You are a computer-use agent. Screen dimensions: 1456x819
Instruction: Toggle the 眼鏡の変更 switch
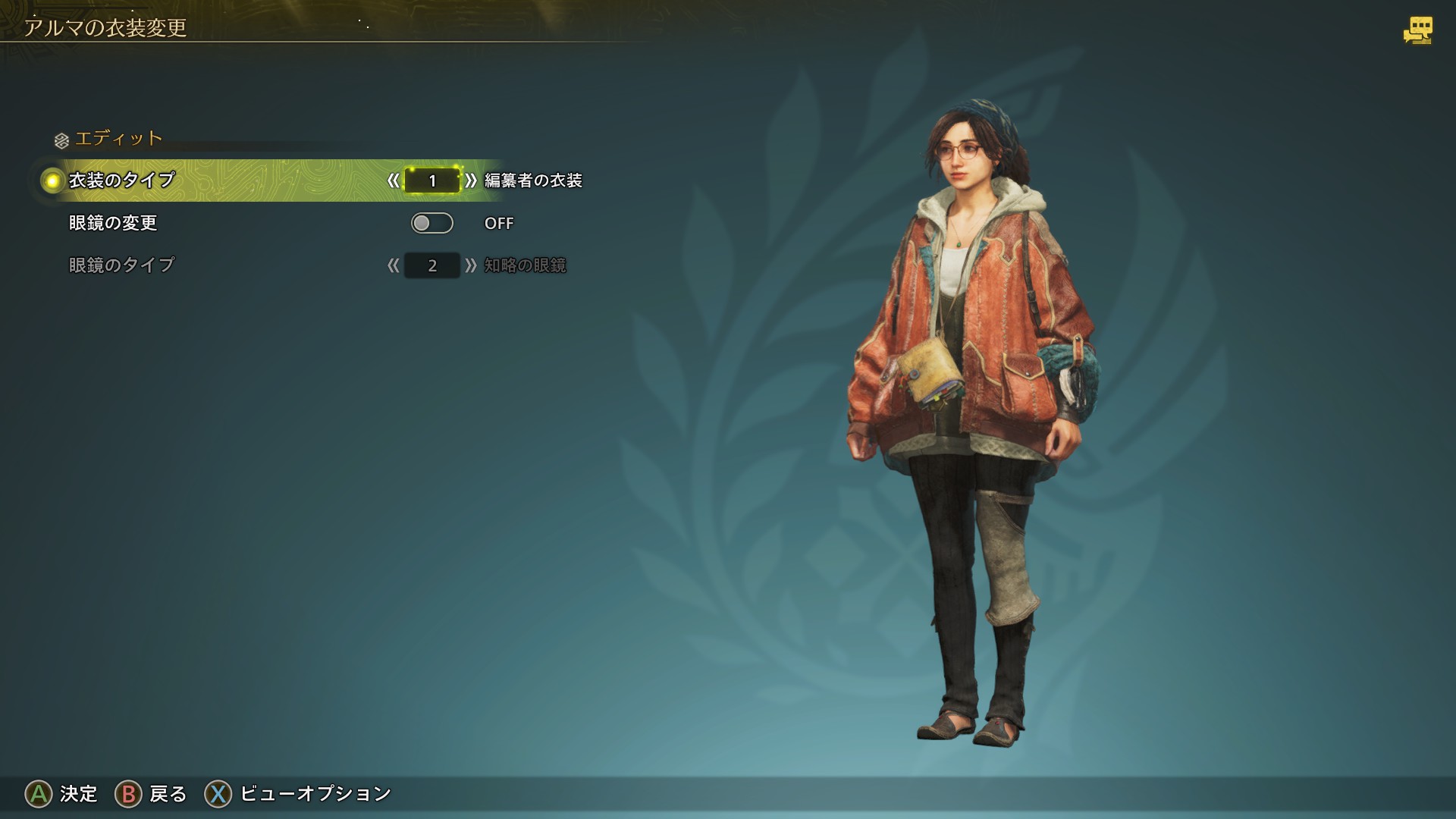(x=431, y=223)
